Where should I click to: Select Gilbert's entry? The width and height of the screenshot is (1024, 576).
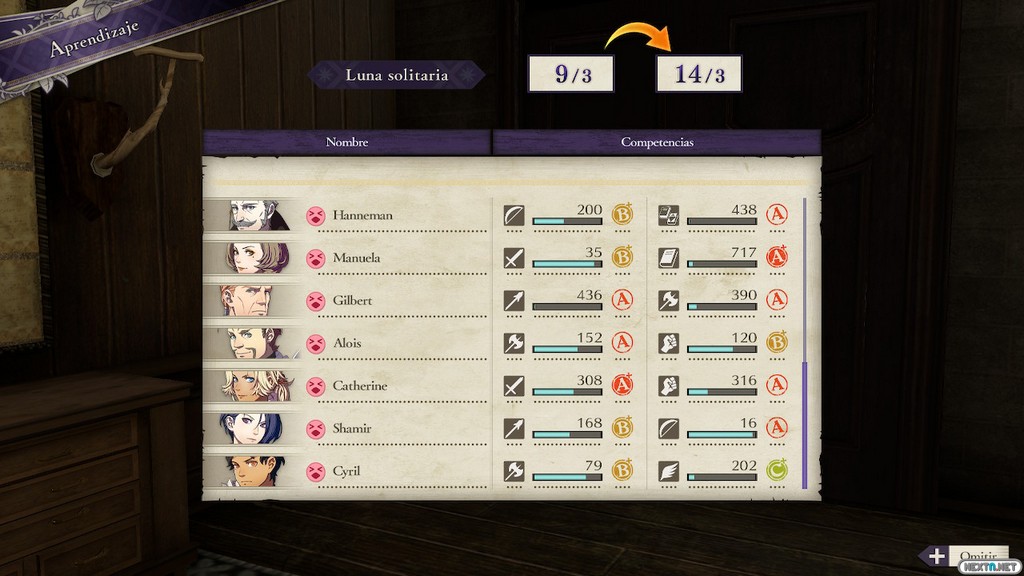pyautogui.click(x=353, y=300)
